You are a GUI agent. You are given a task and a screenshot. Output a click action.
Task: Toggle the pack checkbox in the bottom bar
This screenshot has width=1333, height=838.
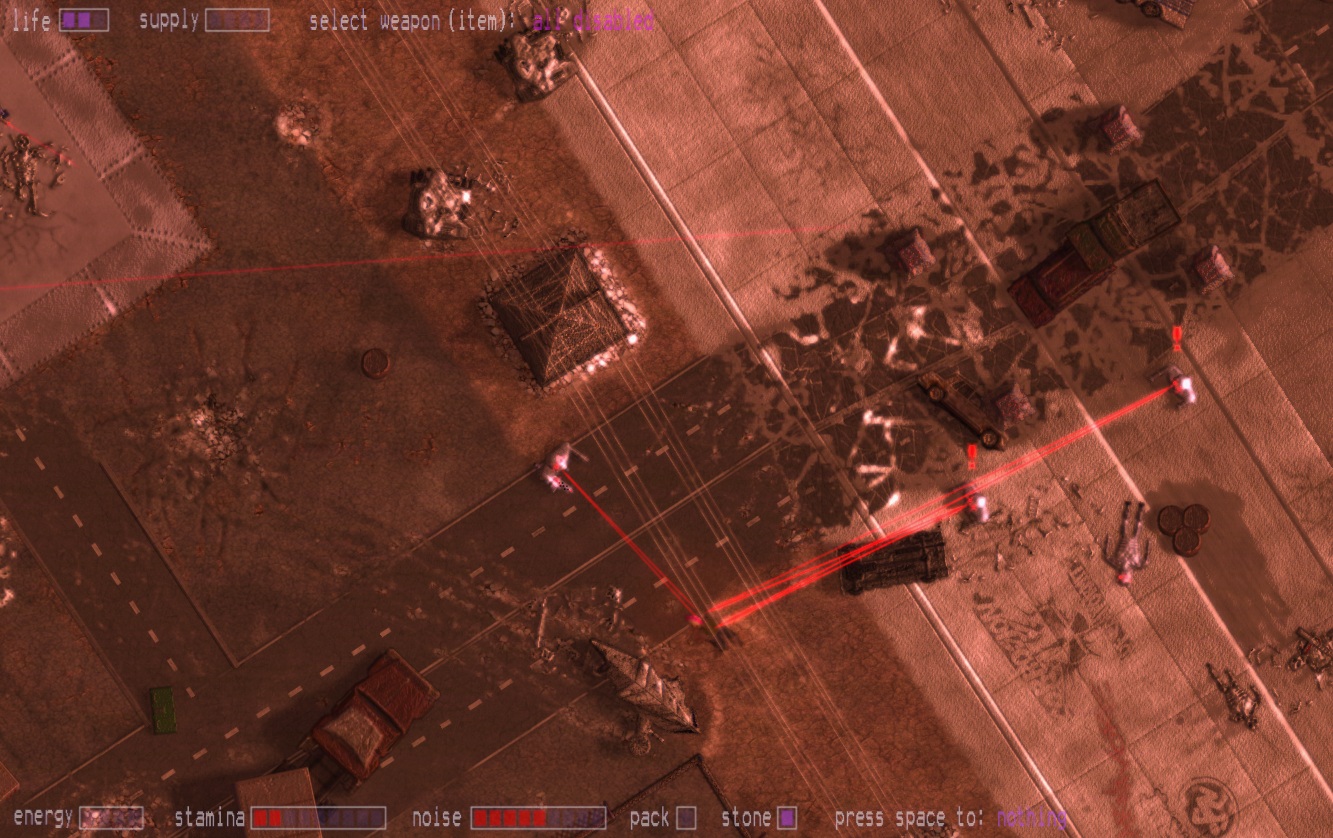(x=686, y=818)
